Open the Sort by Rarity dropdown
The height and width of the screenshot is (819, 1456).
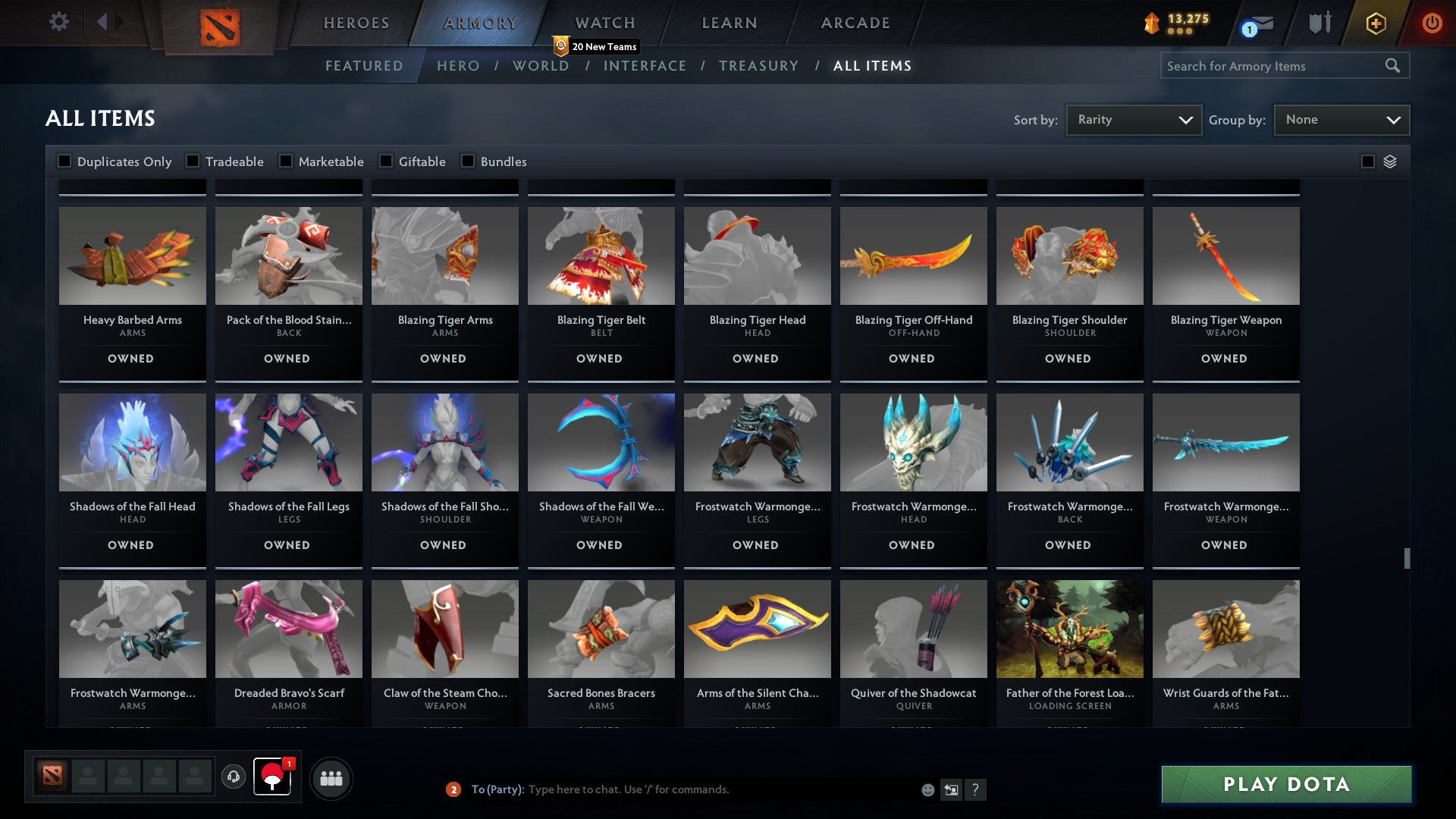coord(1133,119)
